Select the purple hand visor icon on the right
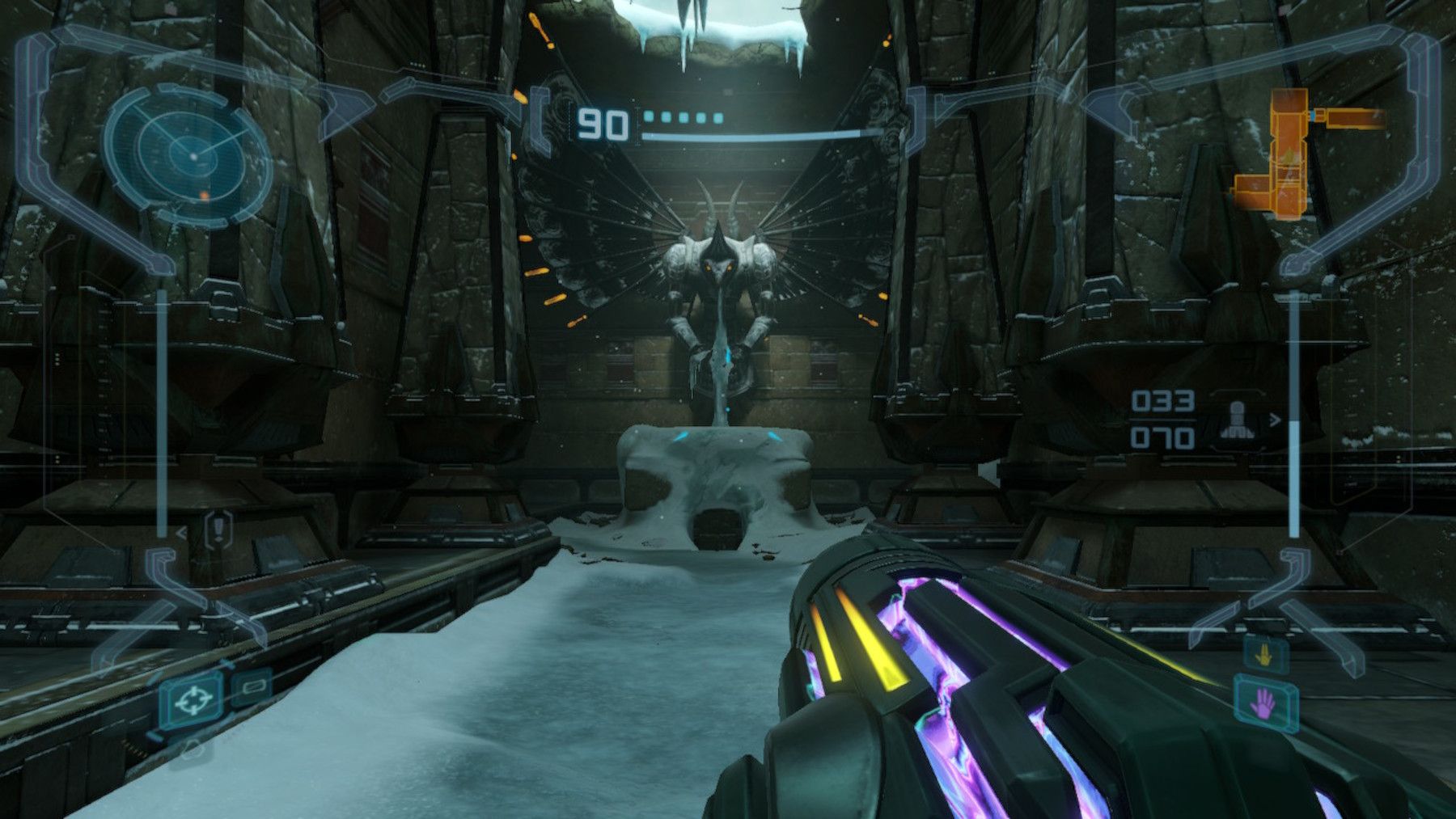The image size is (1456, 819). pos(1265,702)
